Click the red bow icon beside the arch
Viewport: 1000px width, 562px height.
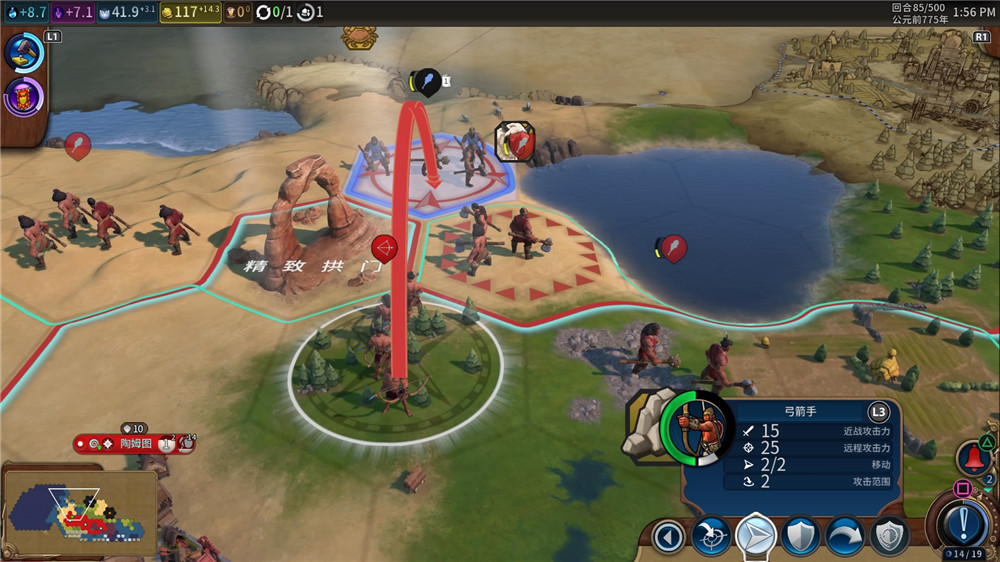click(x=385, y=247)
